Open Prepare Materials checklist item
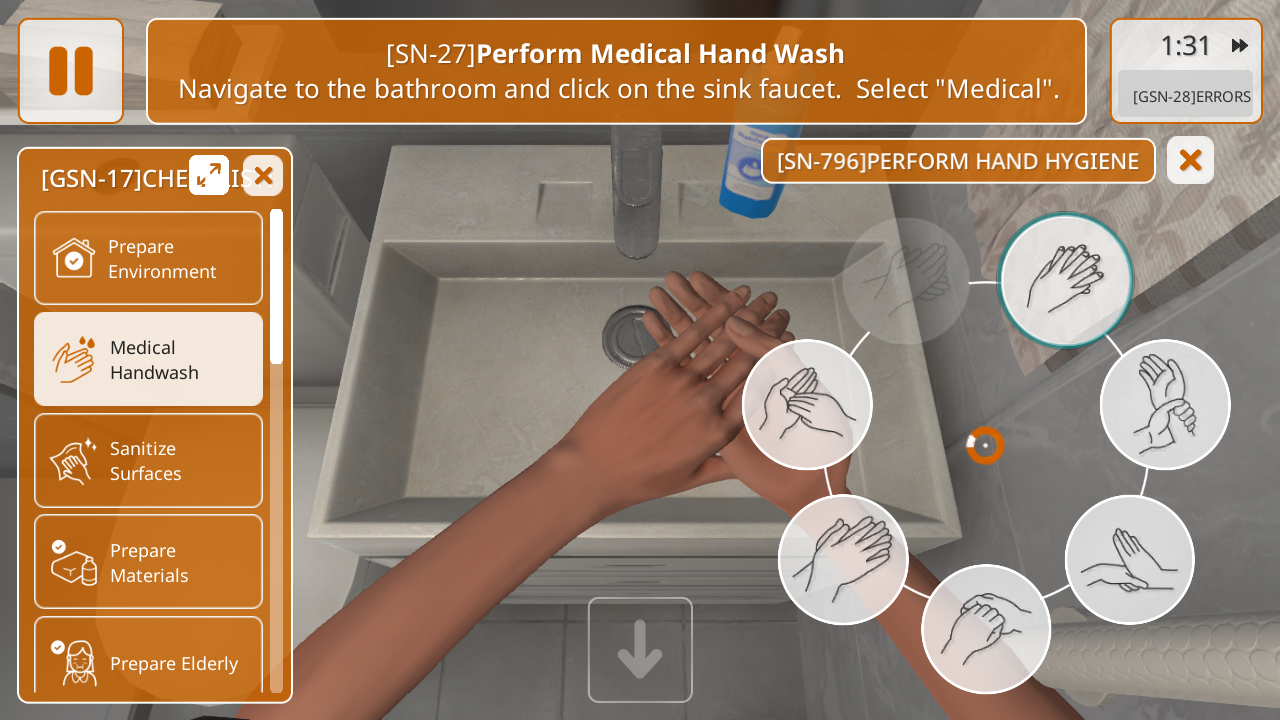The width and height of the screenshot is (1280, 720). (x=148, y=562)
